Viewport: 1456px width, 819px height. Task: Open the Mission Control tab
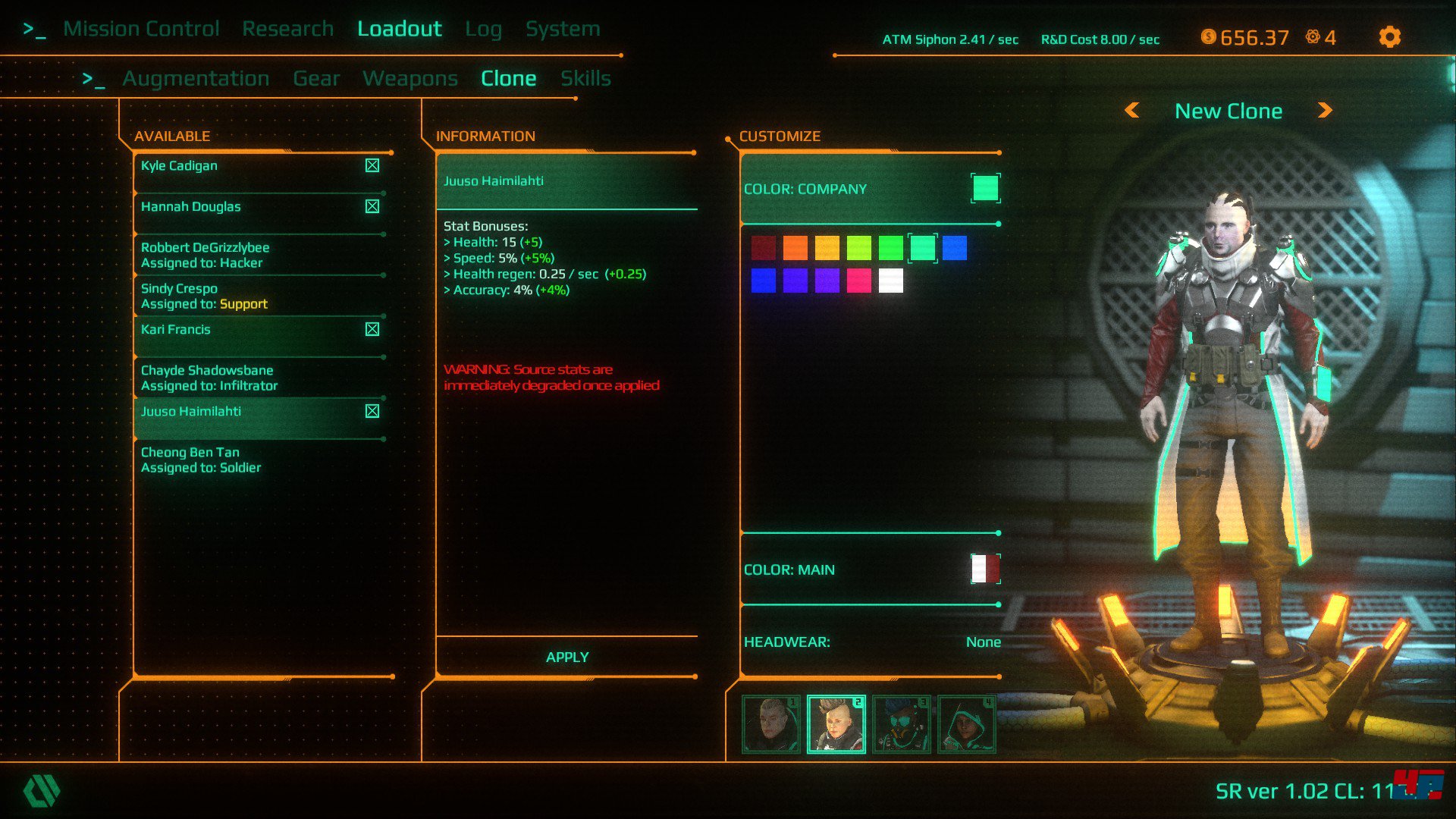tap(141, 29)
